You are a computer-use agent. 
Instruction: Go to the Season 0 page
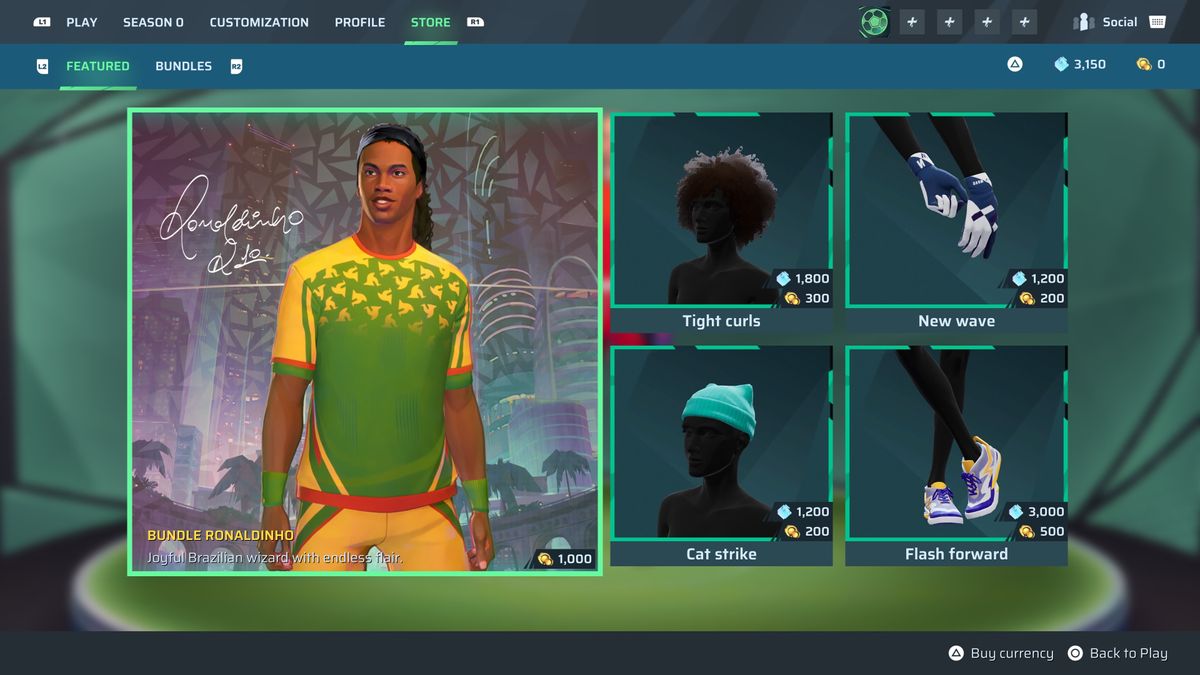153,22
